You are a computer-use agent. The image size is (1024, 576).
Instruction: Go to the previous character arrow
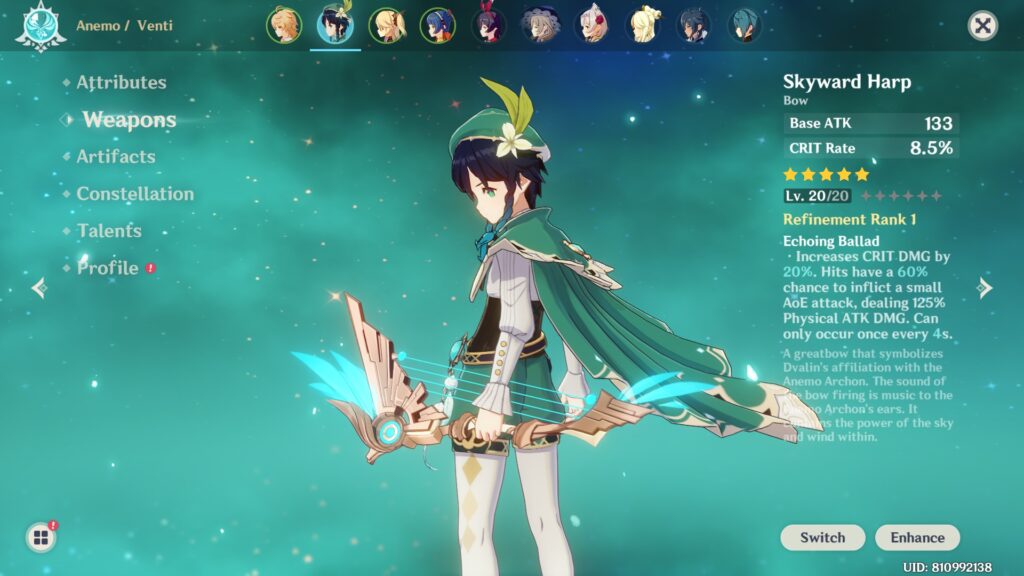point(39,288)
